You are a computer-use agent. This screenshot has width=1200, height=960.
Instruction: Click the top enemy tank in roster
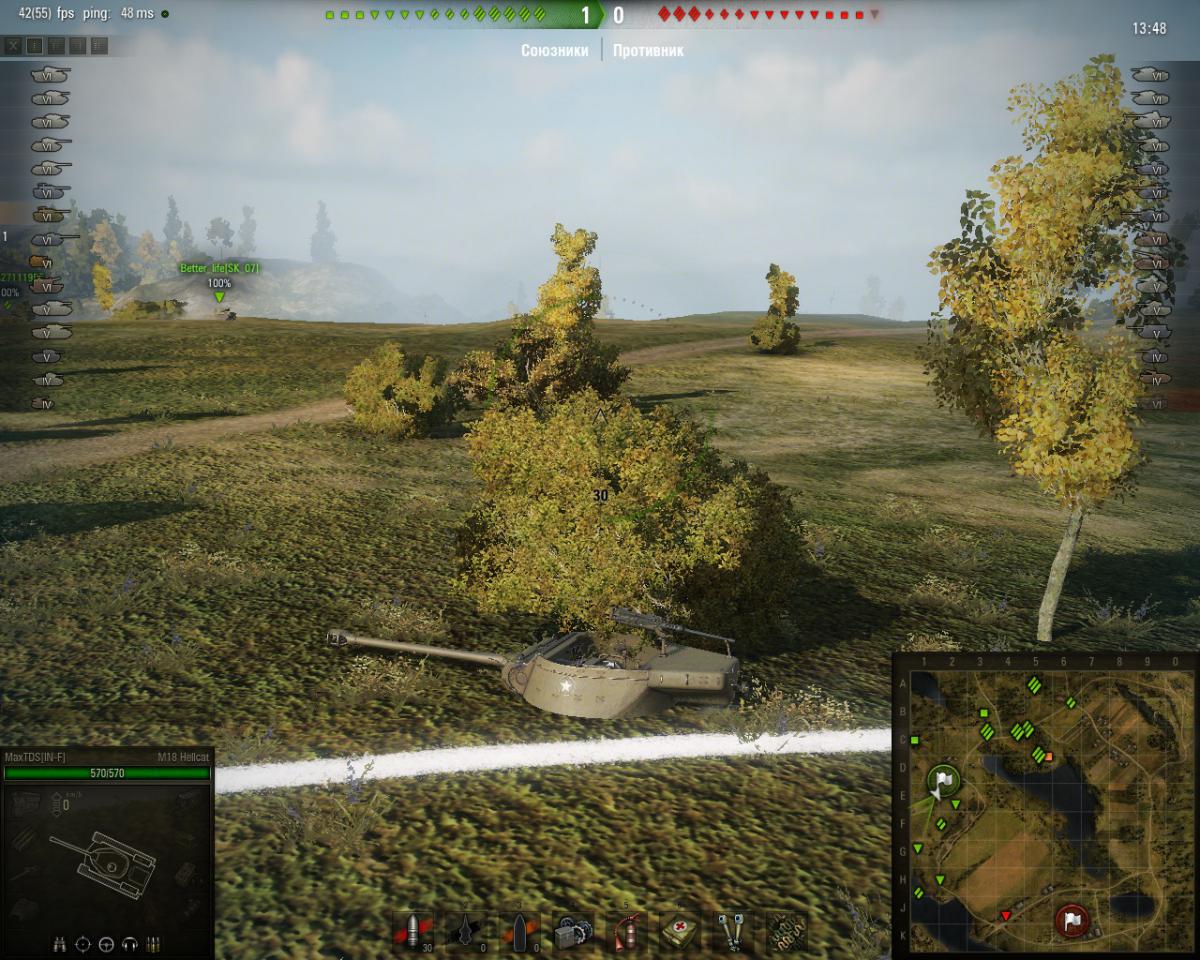[x=1149, y=74]
